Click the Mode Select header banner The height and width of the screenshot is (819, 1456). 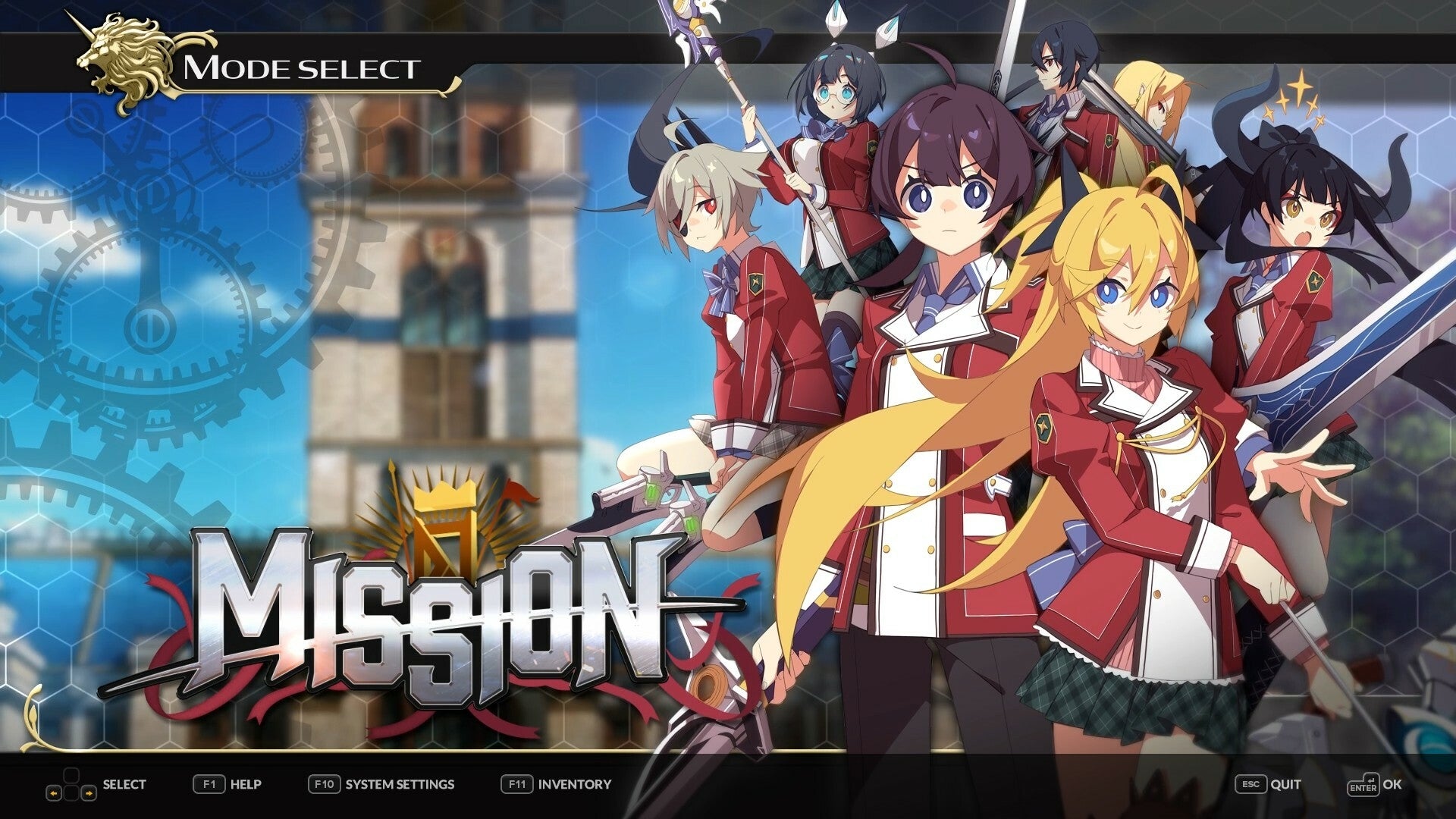(303, 67)
